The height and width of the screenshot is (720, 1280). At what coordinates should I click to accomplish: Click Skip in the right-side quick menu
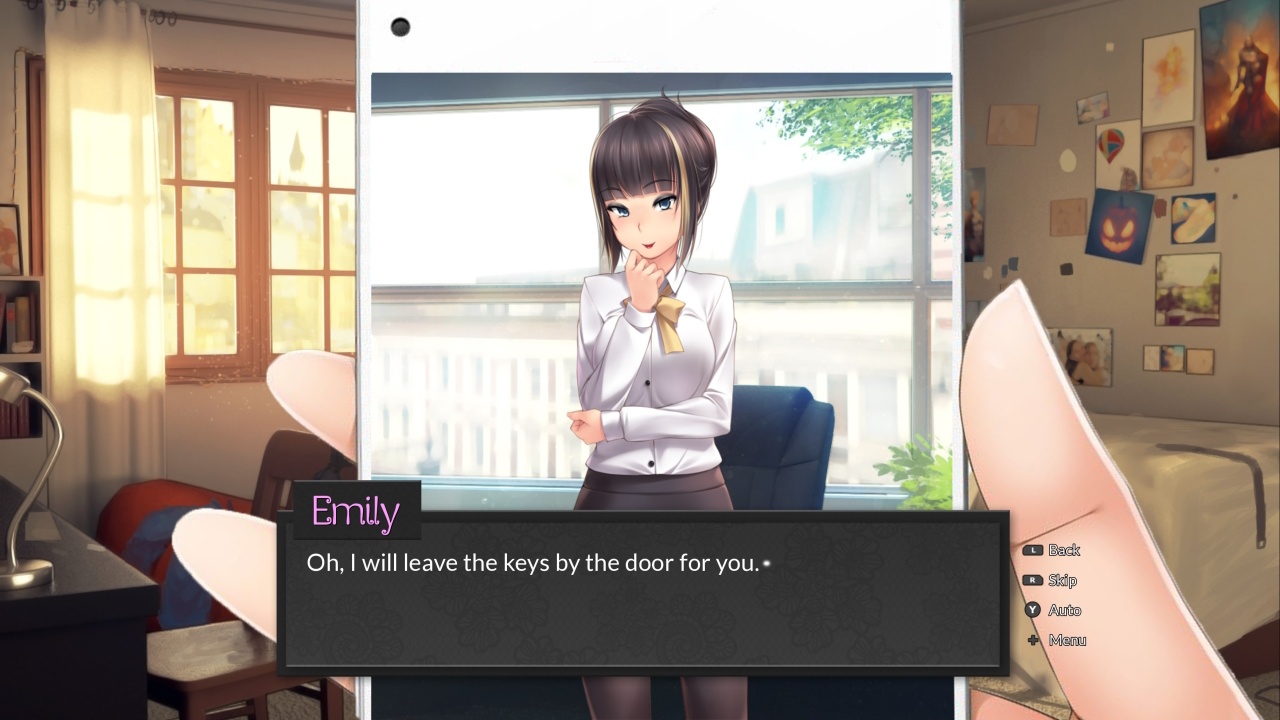(x=1062, y=580)
